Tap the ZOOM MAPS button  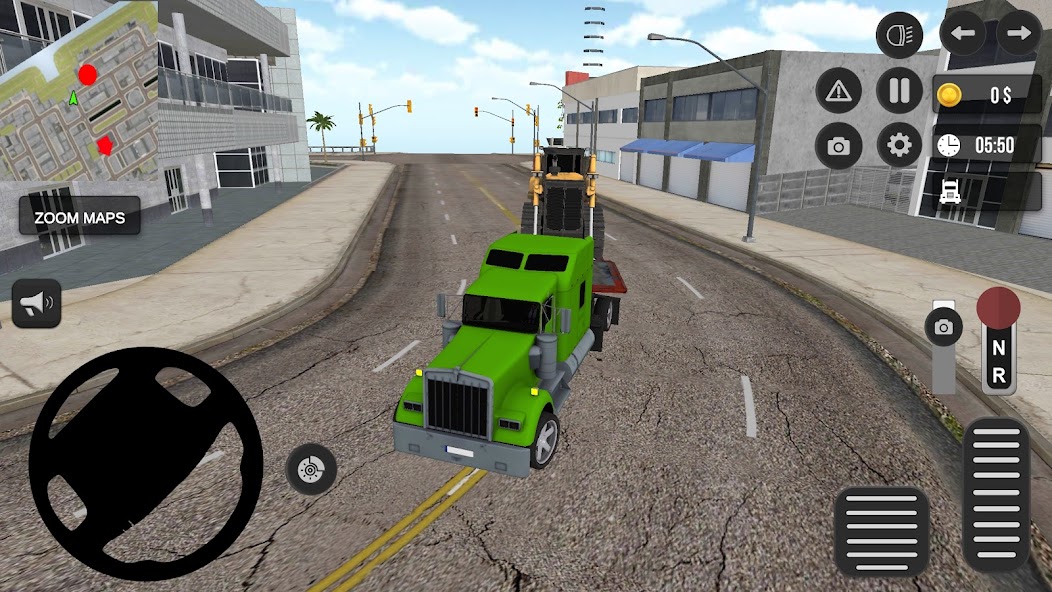coord(79,216)
